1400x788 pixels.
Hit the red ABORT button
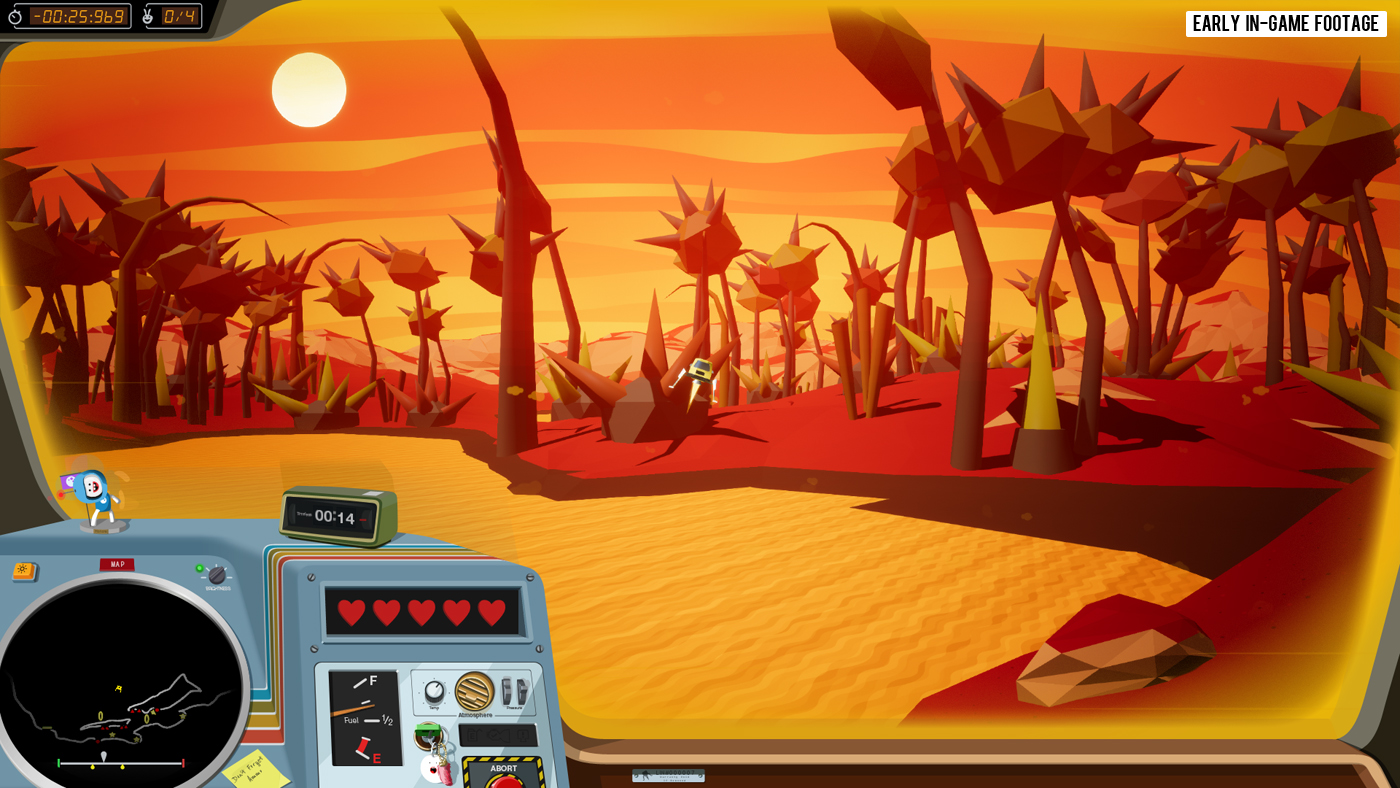tap(504, 781)
